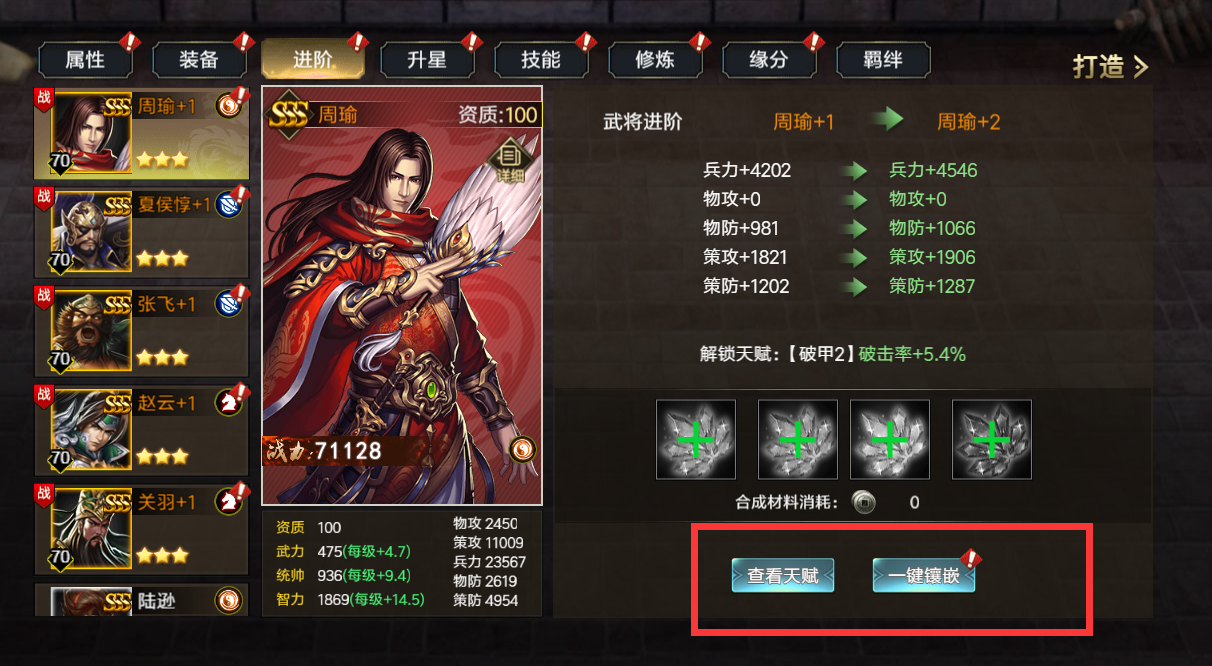Choose 夏侯惇+1 from the hero list
Screen dimensions: 1212x666
141,232
